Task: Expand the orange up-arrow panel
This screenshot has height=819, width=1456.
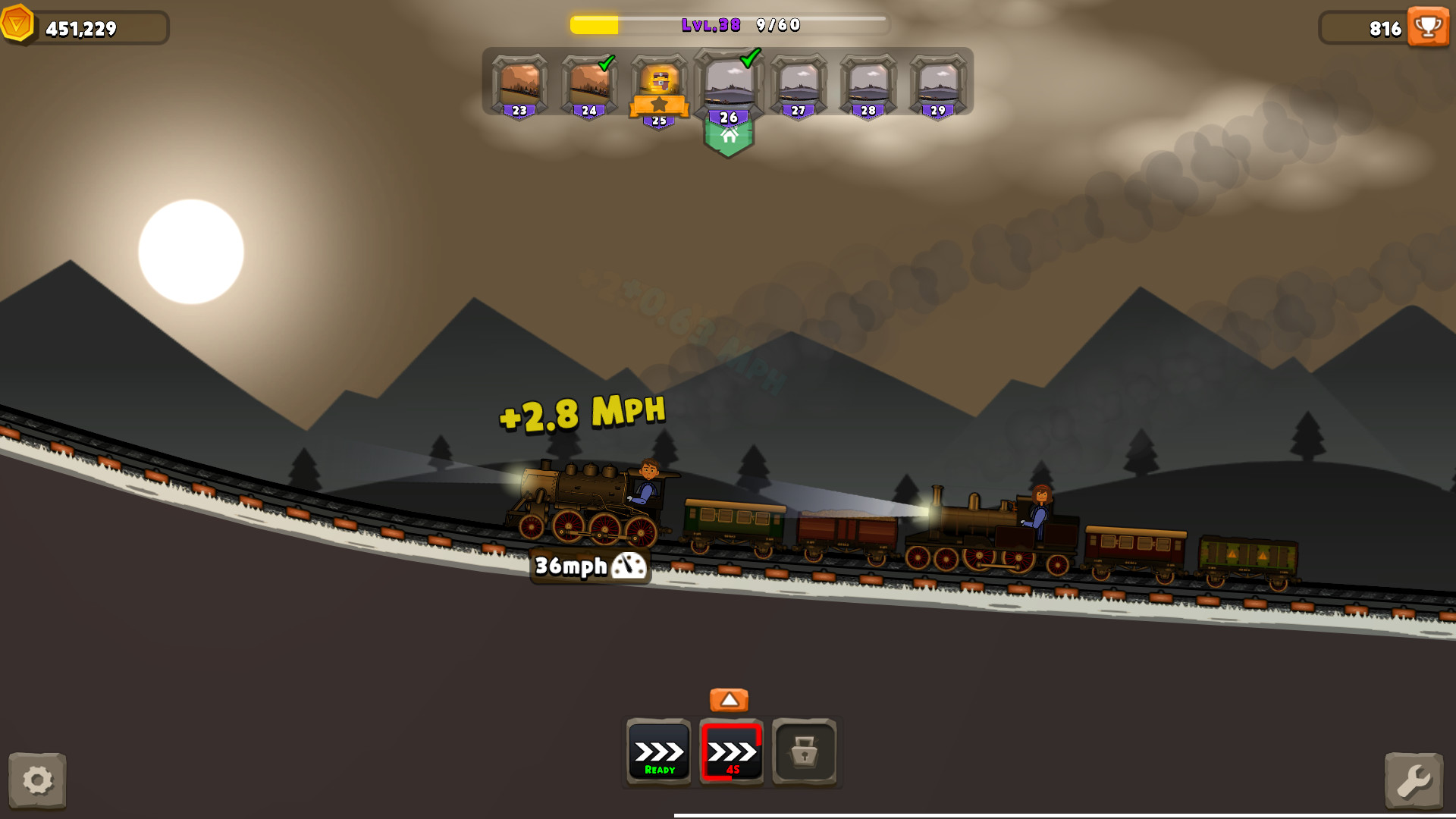Action: [729, 699]
